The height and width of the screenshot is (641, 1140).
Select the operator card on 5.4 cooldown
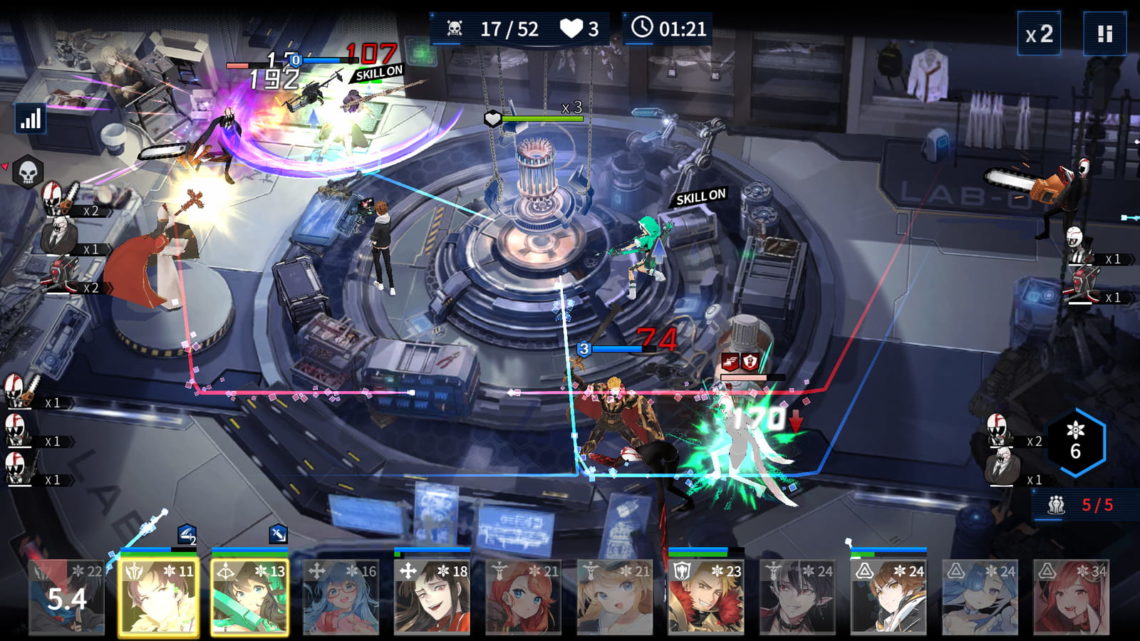pyautogui.click(x=66, y=596)
